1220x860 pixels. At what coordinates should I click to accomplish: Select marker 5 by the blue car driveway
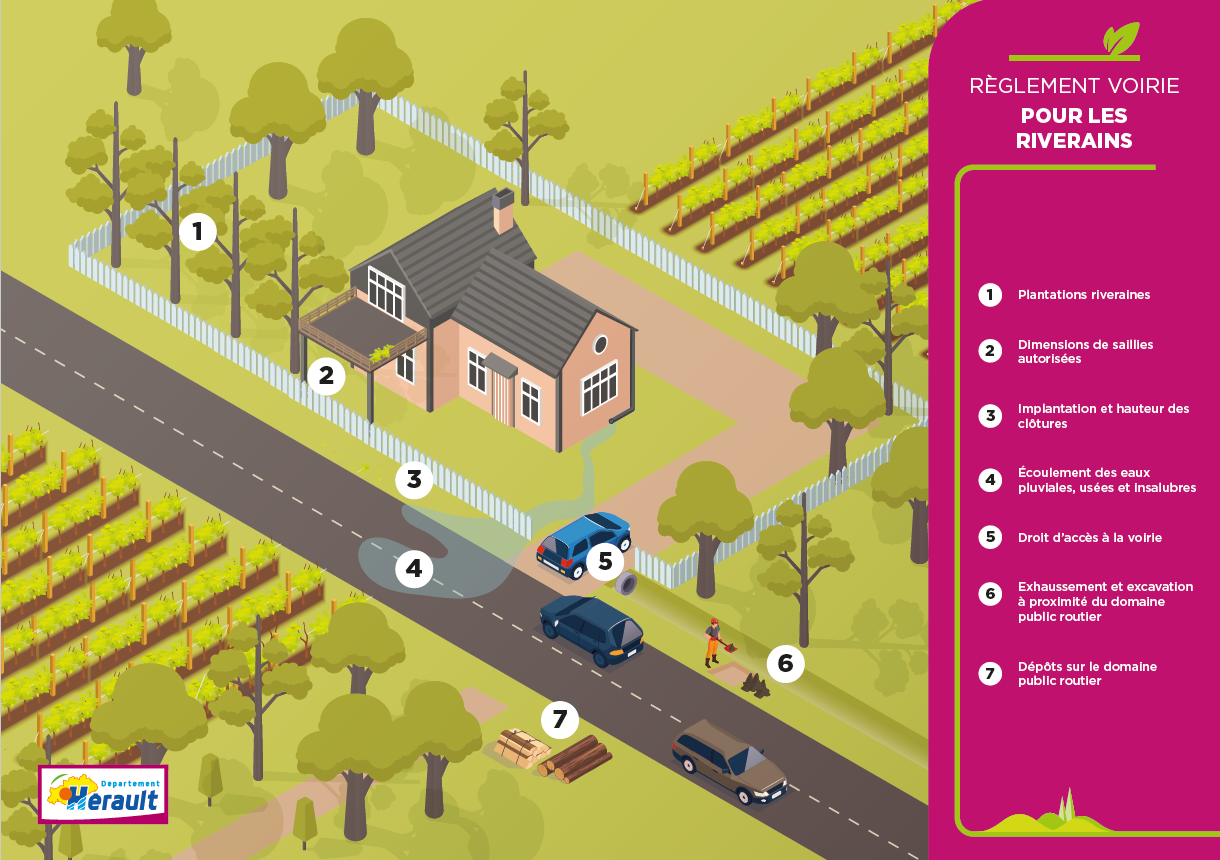(x=605, y=561)
